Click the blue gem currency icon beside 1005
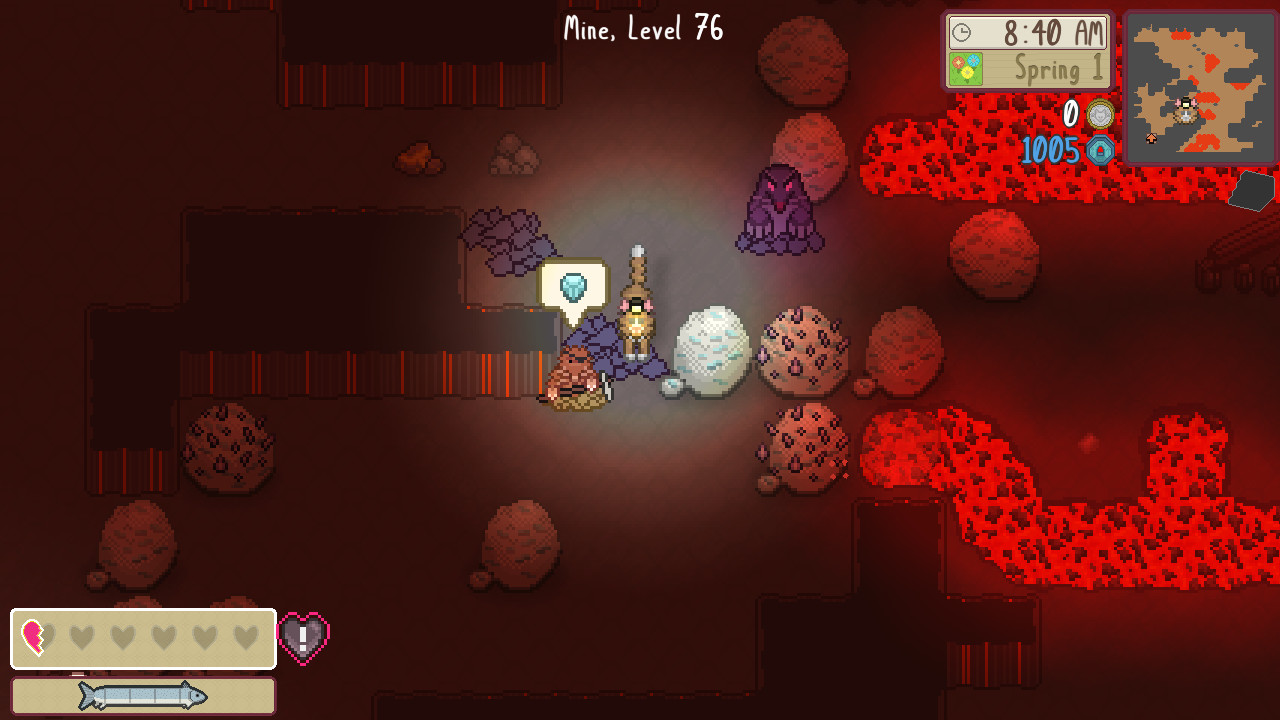Viewport: 1280px width, 720px height. (x=1100, y=152)
